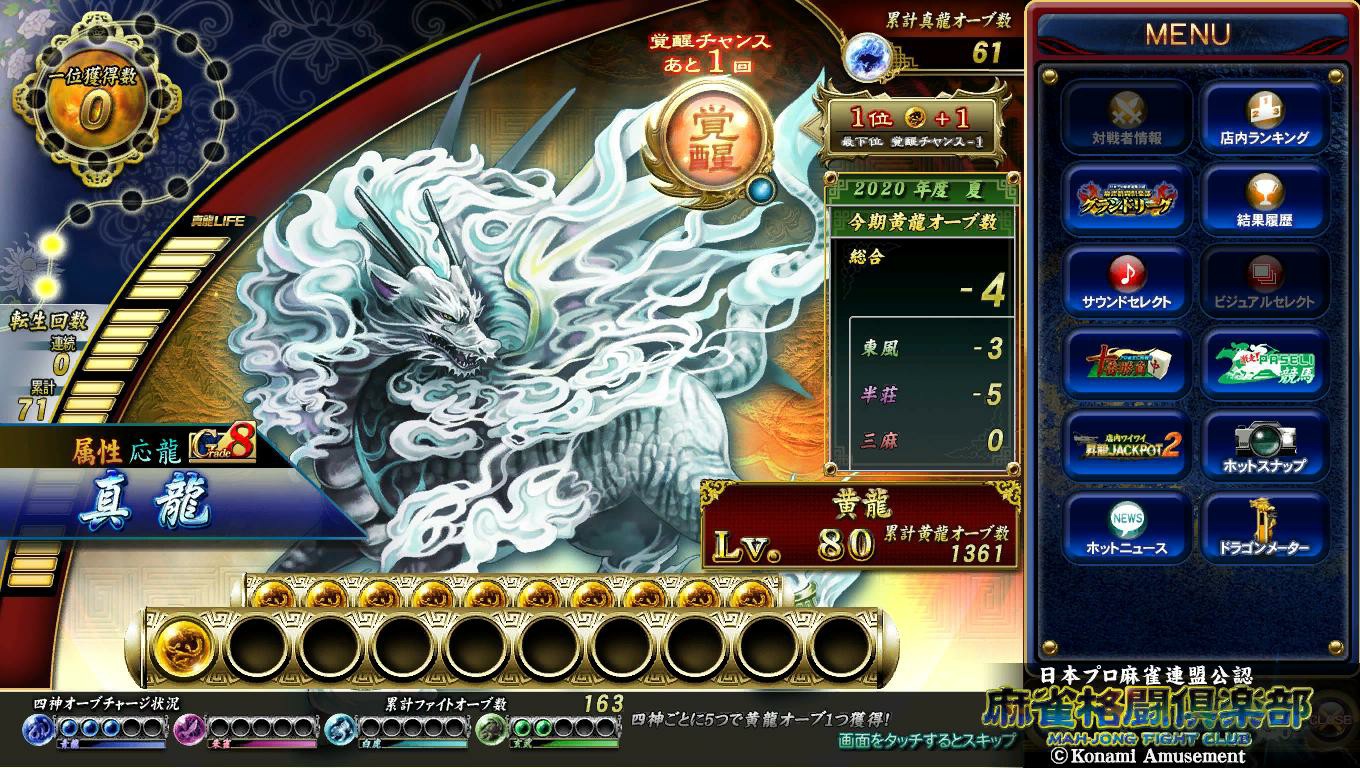1360x768 pixels.
Task: Open the 昇龍JACKPOT 2 menu
Action: [1126, 445]
